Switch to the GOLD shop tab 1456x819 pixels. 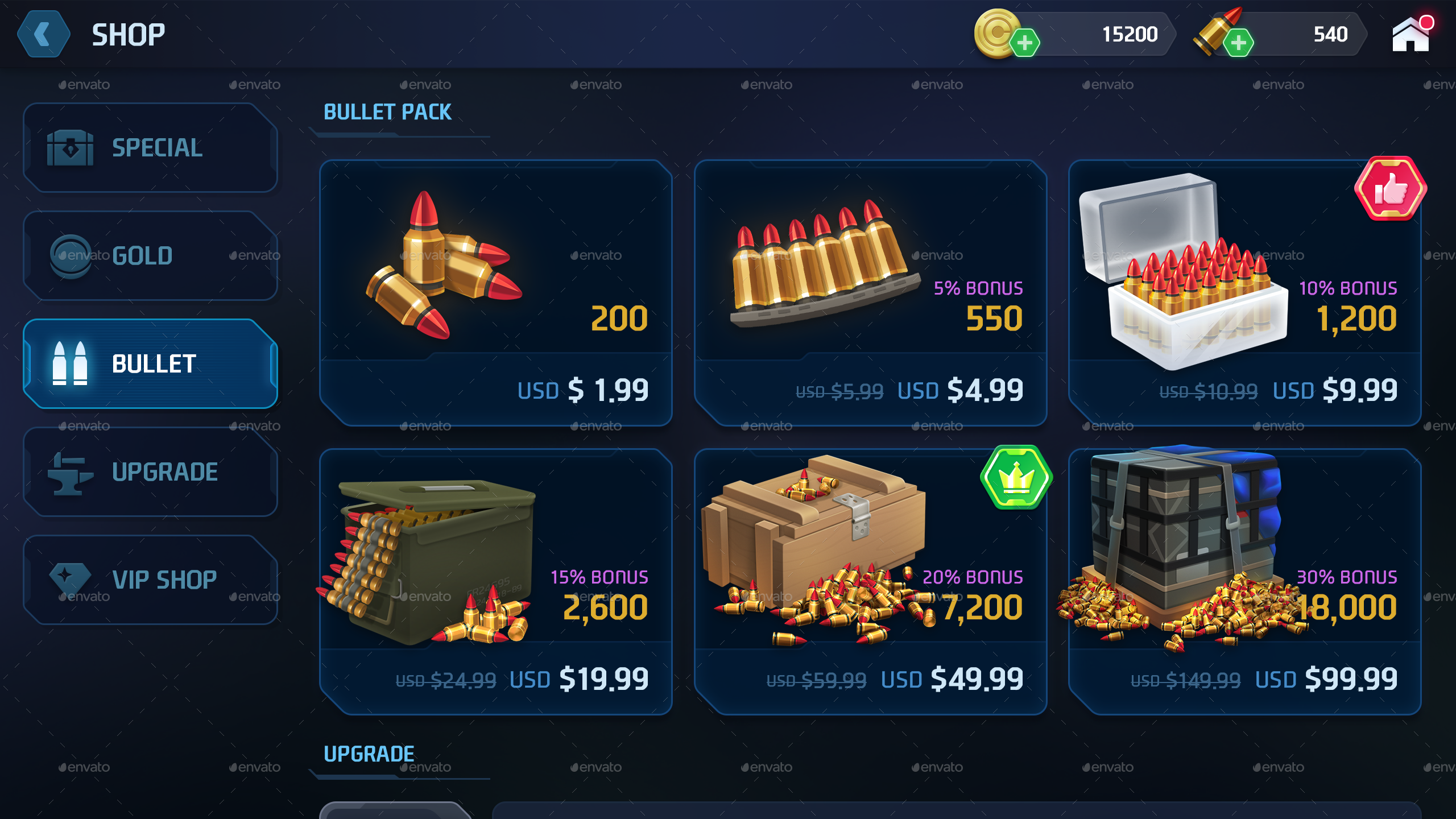coord(151,255)
